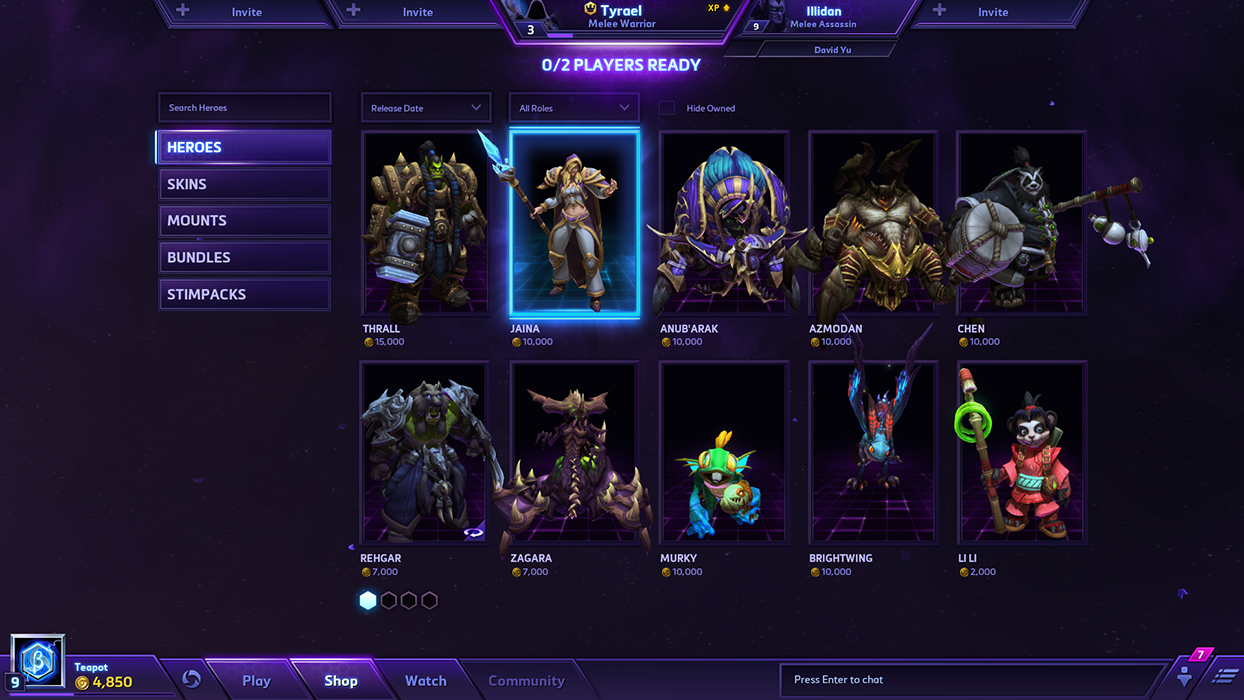The height and width of the screenshot is (700, 1244).
Task: Select the Chen hero card
Action: point(1021,224)
